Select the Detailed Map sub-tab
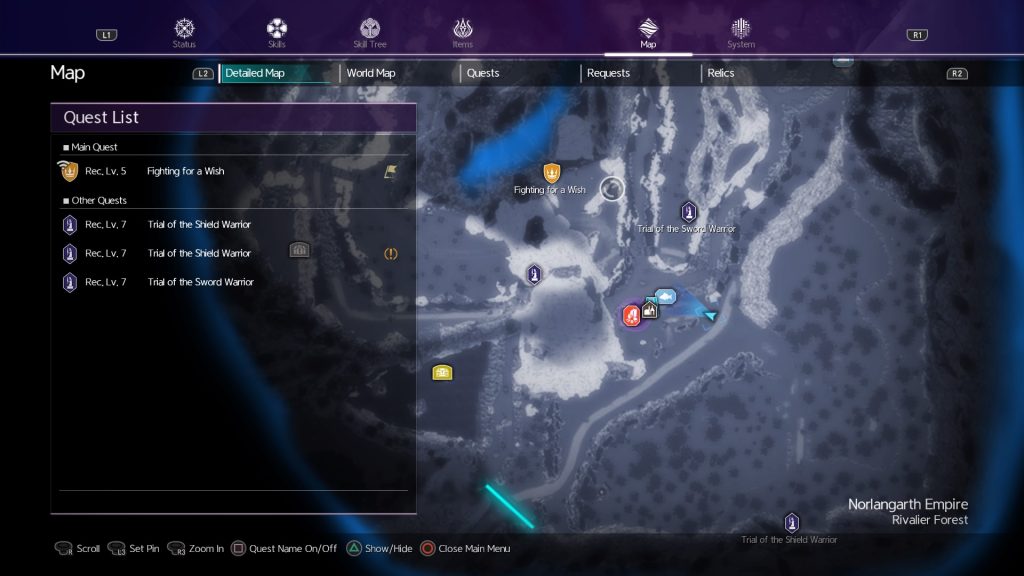 point(255,73)
